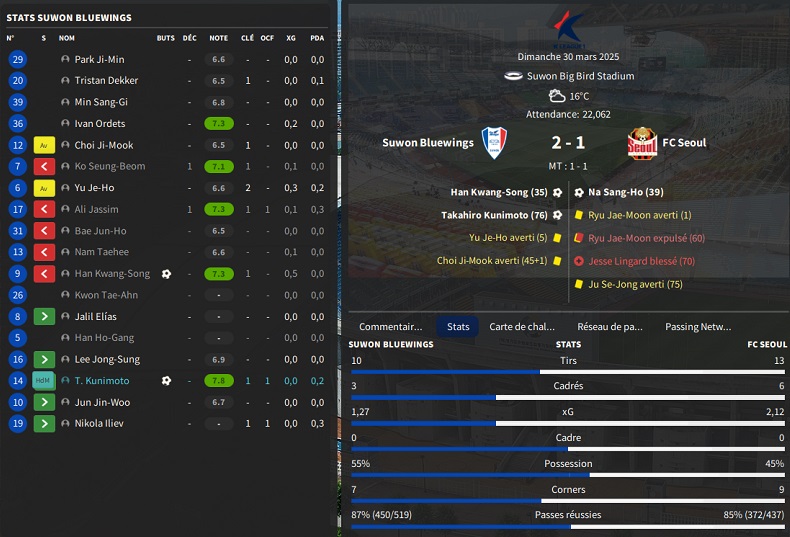Switch to the Commentaire tab
Image resolution: width=790 pixels, height=537 pixels.
pyautogui.click(x=390, y=326)
